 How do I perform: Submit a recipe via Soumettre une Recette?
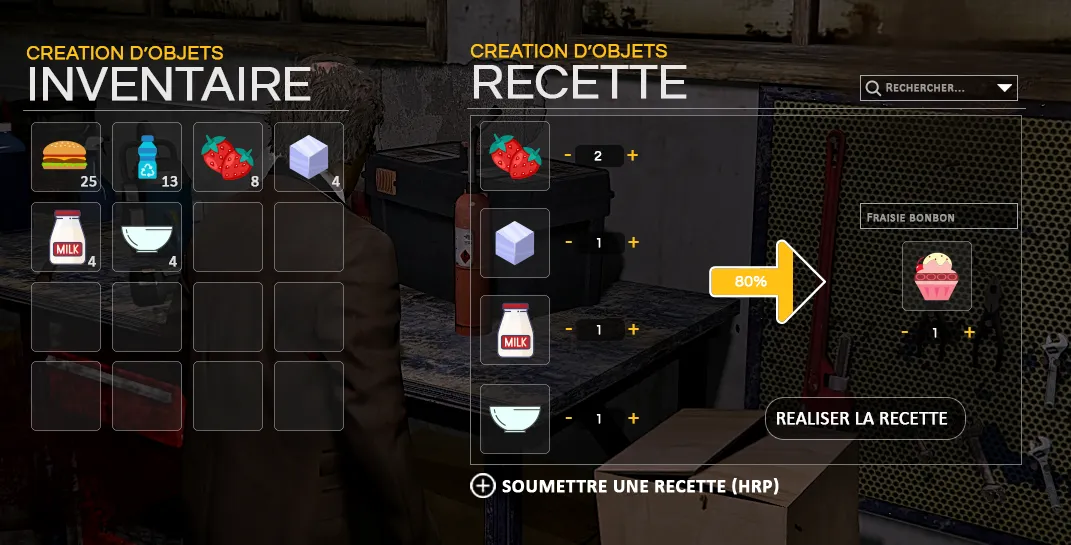(625, 486)
